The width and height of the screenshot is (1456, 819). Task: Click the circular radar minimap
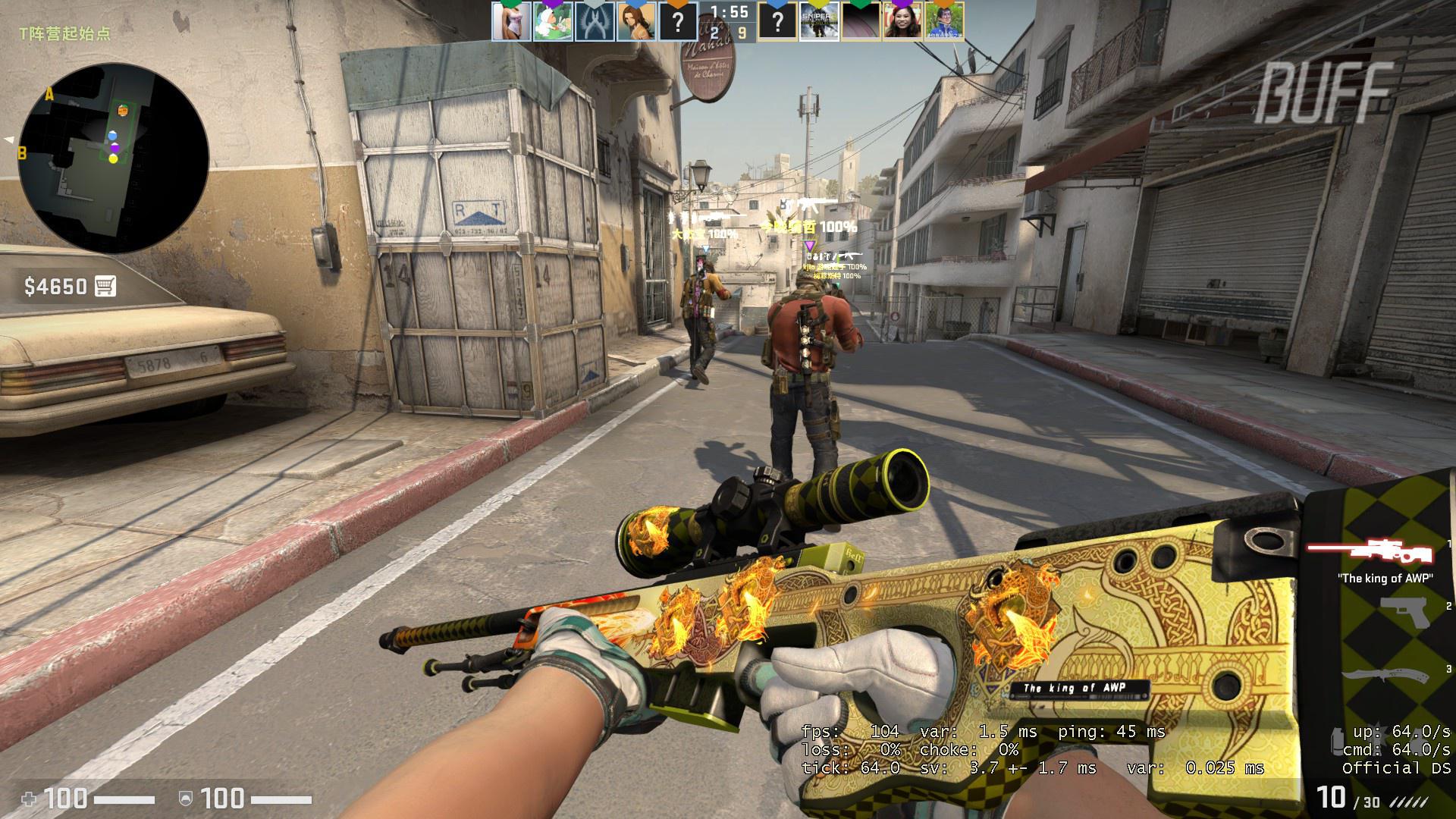[114, 158]
